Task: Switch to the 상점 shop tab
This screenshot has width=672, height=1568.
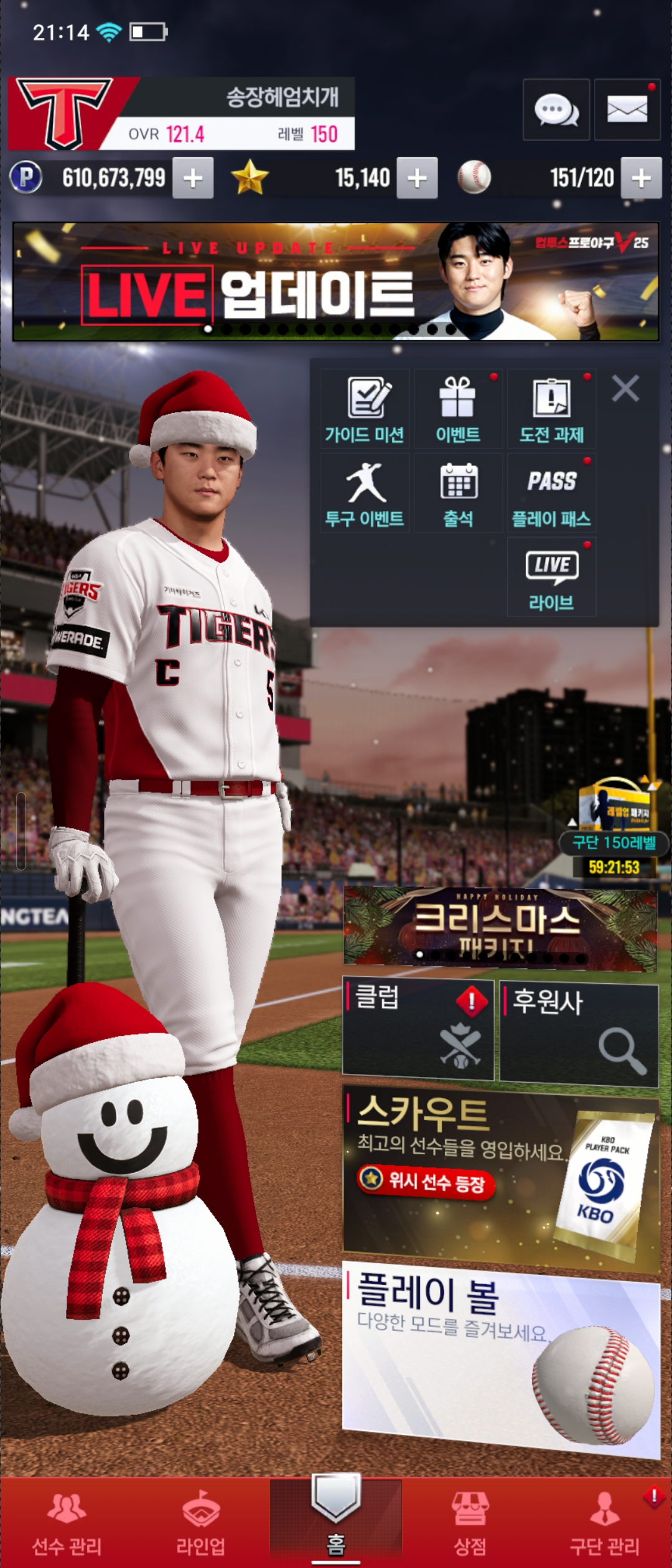Action: [470, 1523]
